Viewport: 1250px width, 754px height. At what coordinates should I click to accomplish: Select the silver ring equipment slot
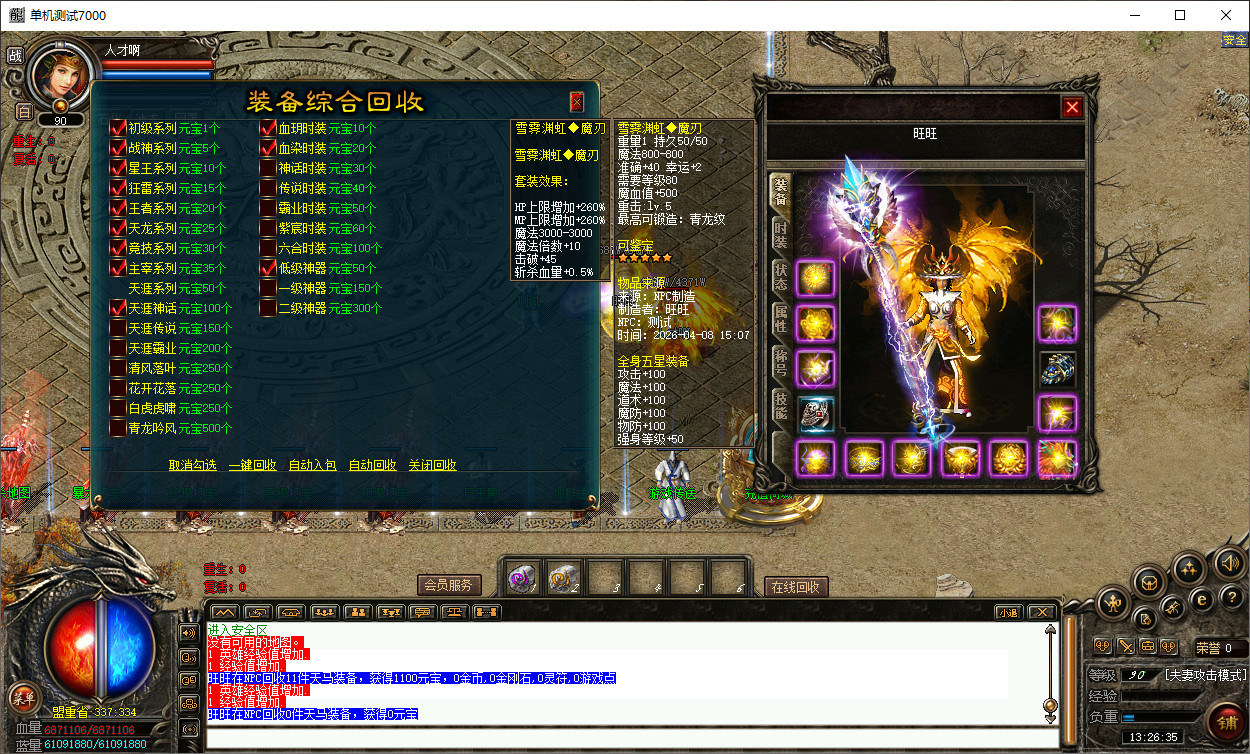pos(816,413)
